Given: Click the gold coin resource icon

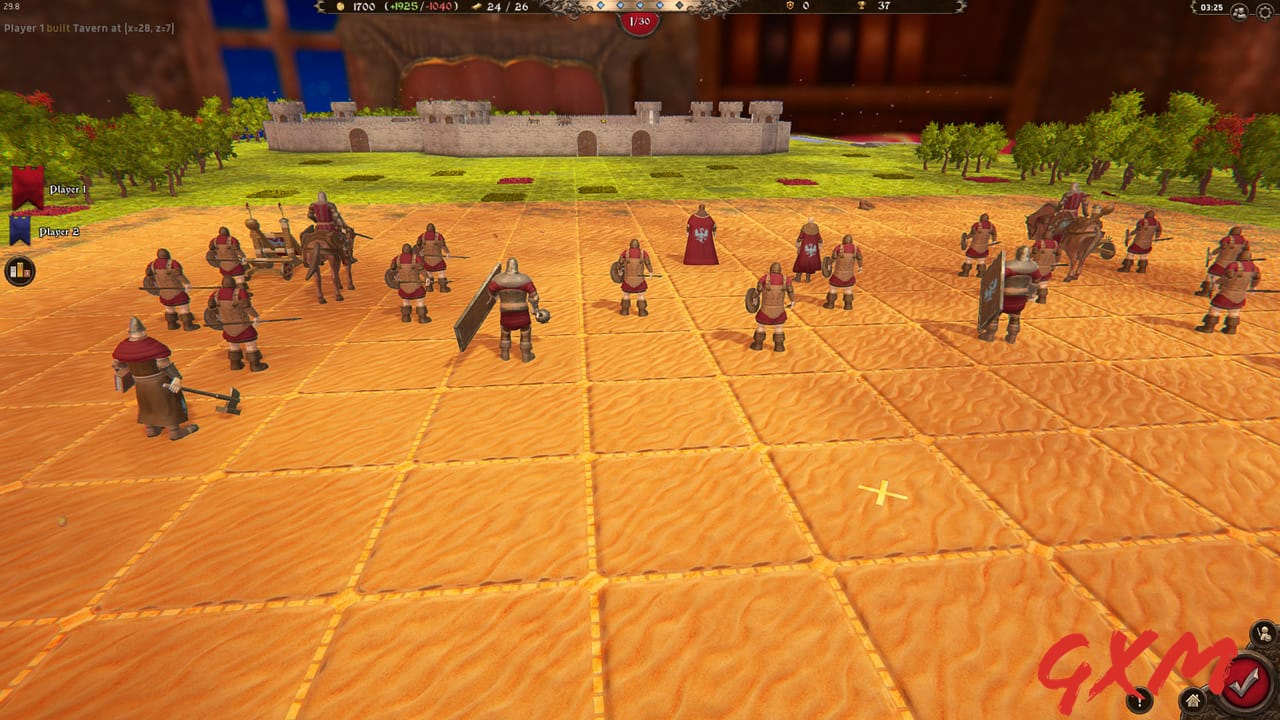Looking at the screenshot, I should coord(342,7).
